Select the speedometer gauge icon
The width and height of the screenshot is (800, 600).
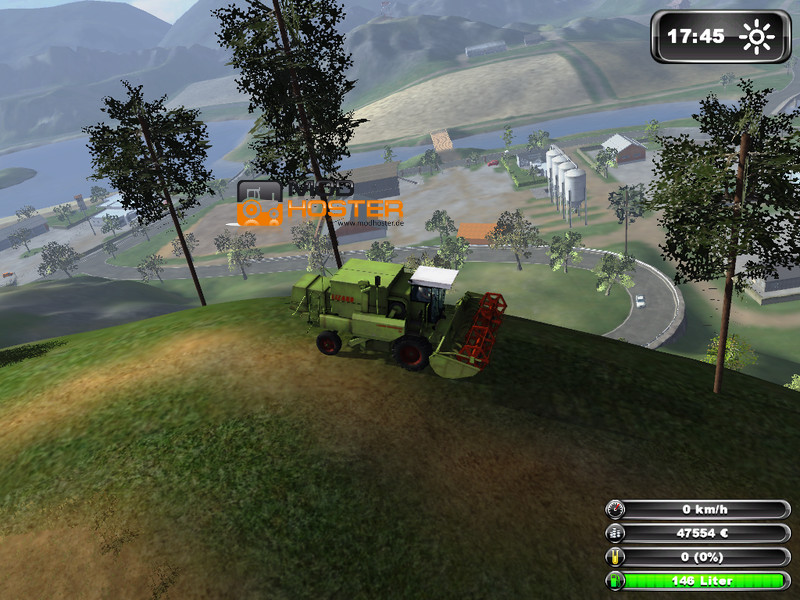(616, 509)
